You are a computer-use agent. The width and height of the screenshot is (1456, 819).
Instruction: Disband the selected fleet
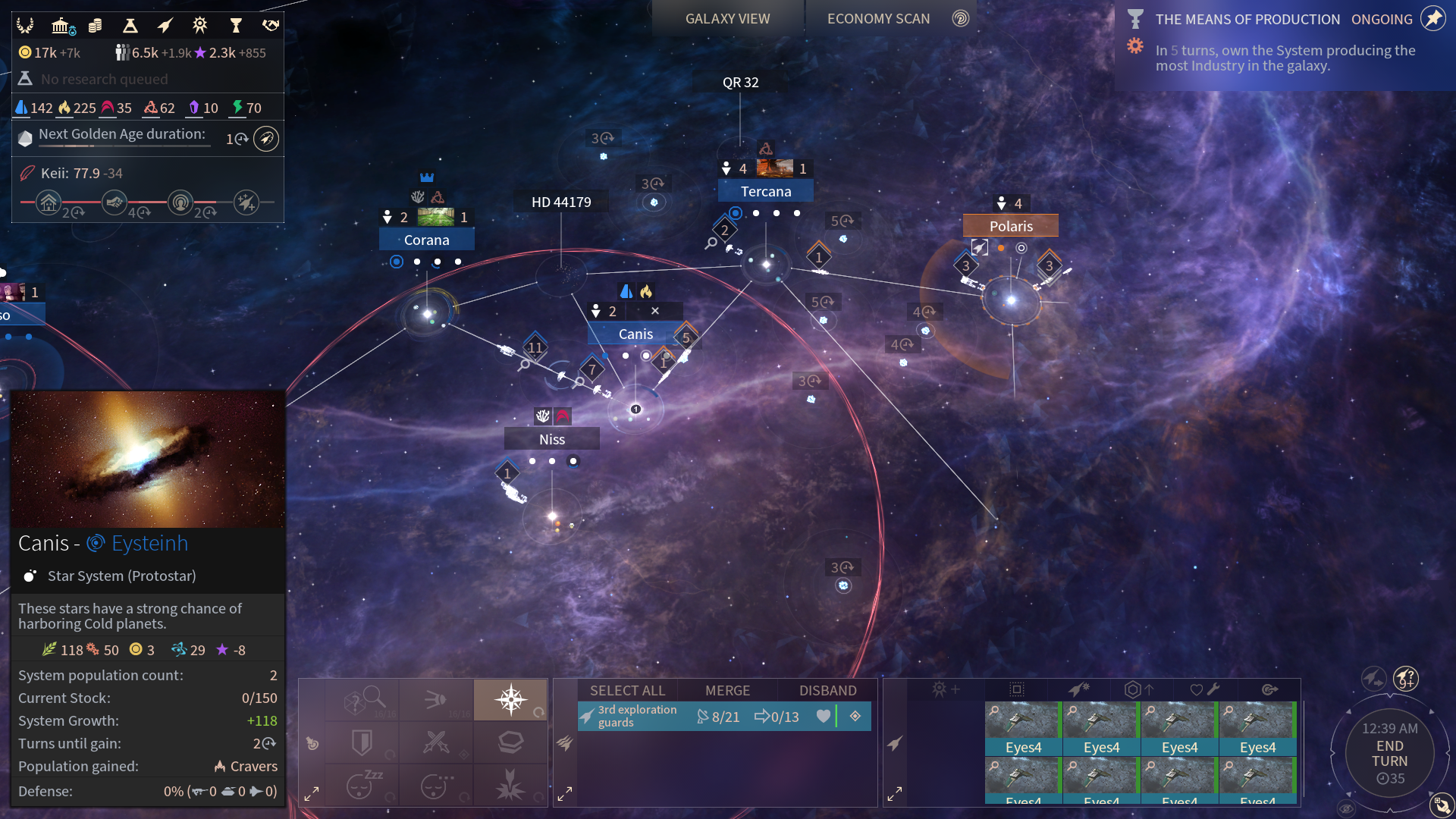click(x=827, y=690)
